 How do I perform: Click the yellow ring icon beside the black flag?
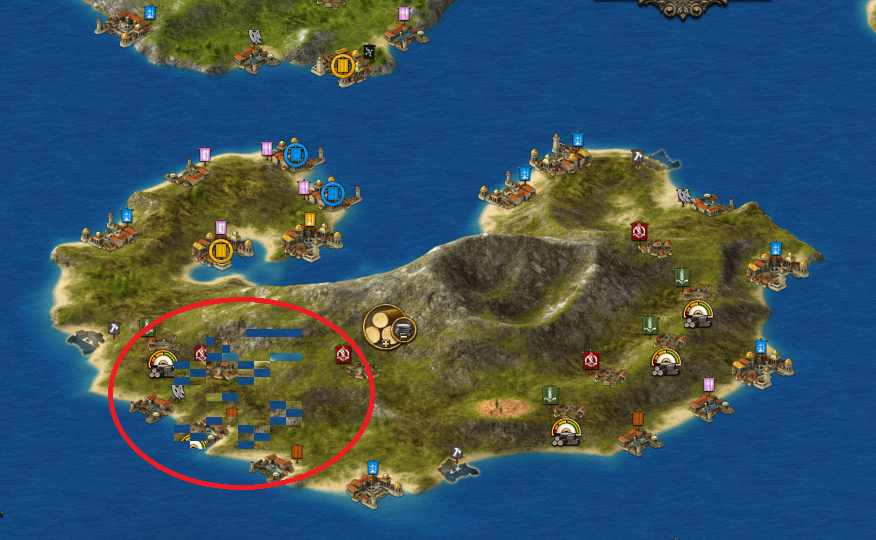click(343, 65)
